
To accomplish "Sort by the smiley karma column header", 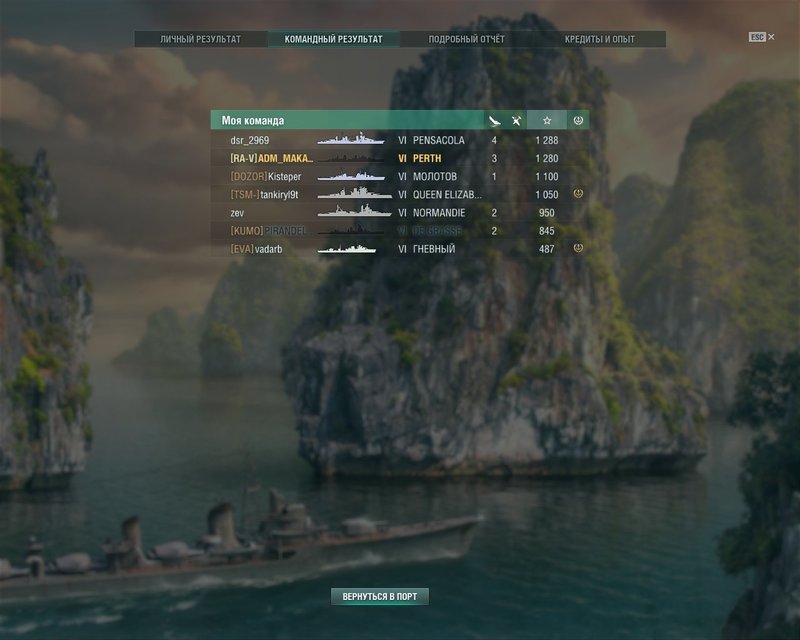I will click(x=578, y=121).
